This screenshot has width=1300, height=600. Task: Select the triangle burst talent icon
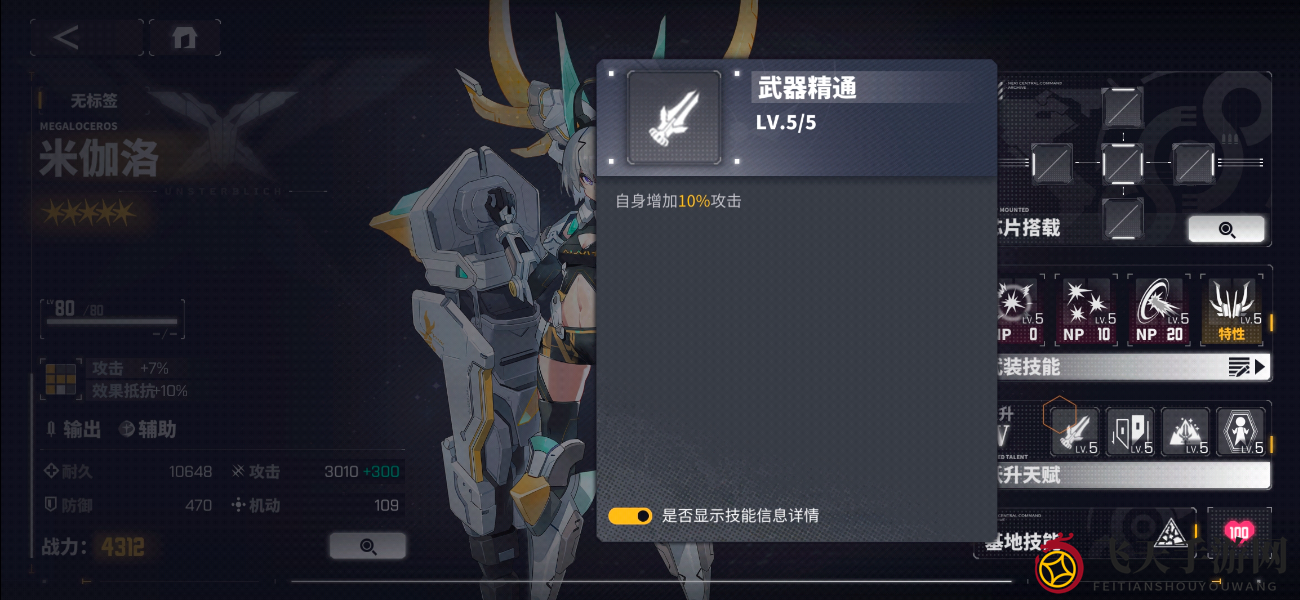[x=1185, y=431]
